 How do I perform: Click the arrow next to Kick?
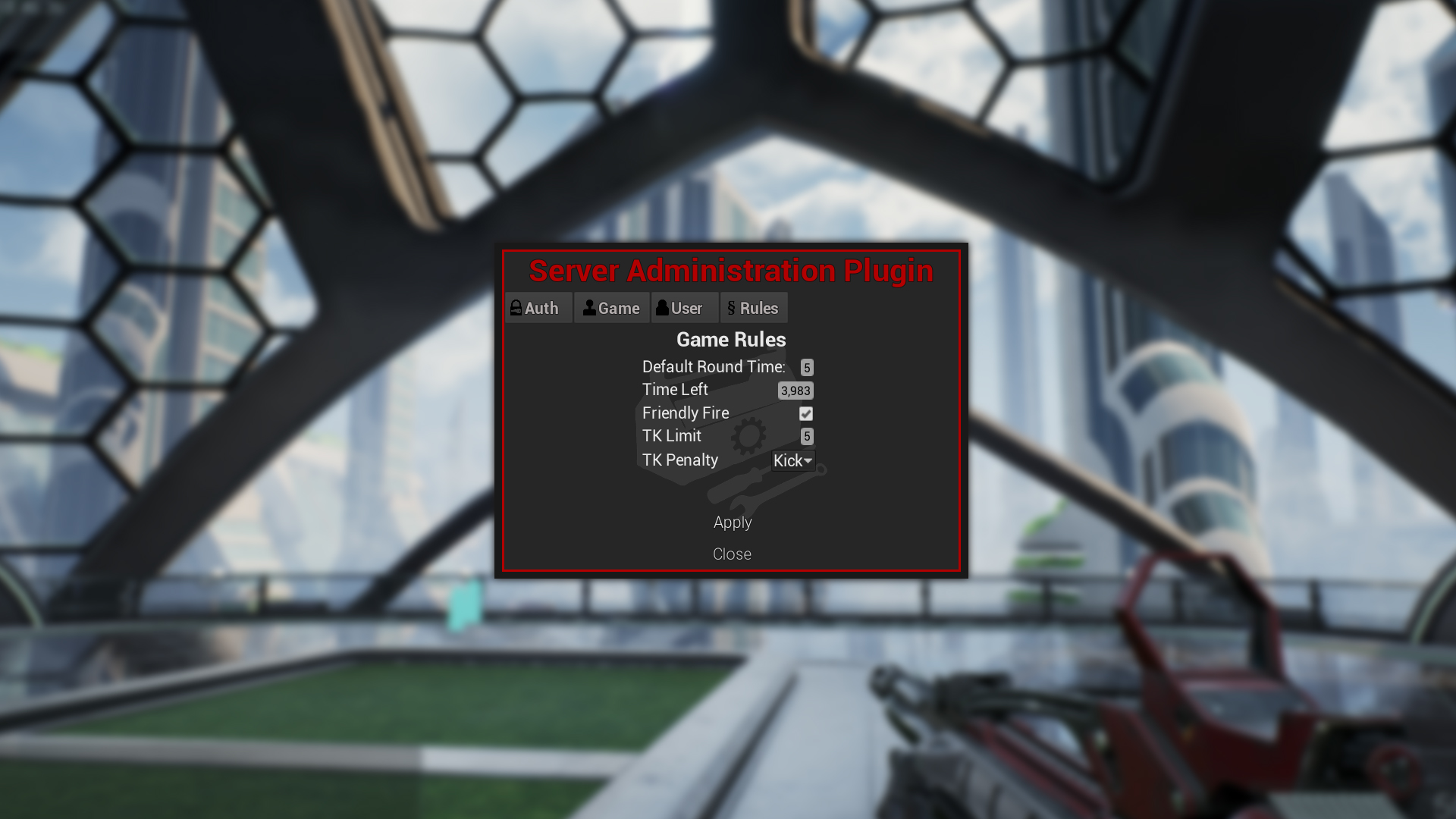(x=808, y=461)
